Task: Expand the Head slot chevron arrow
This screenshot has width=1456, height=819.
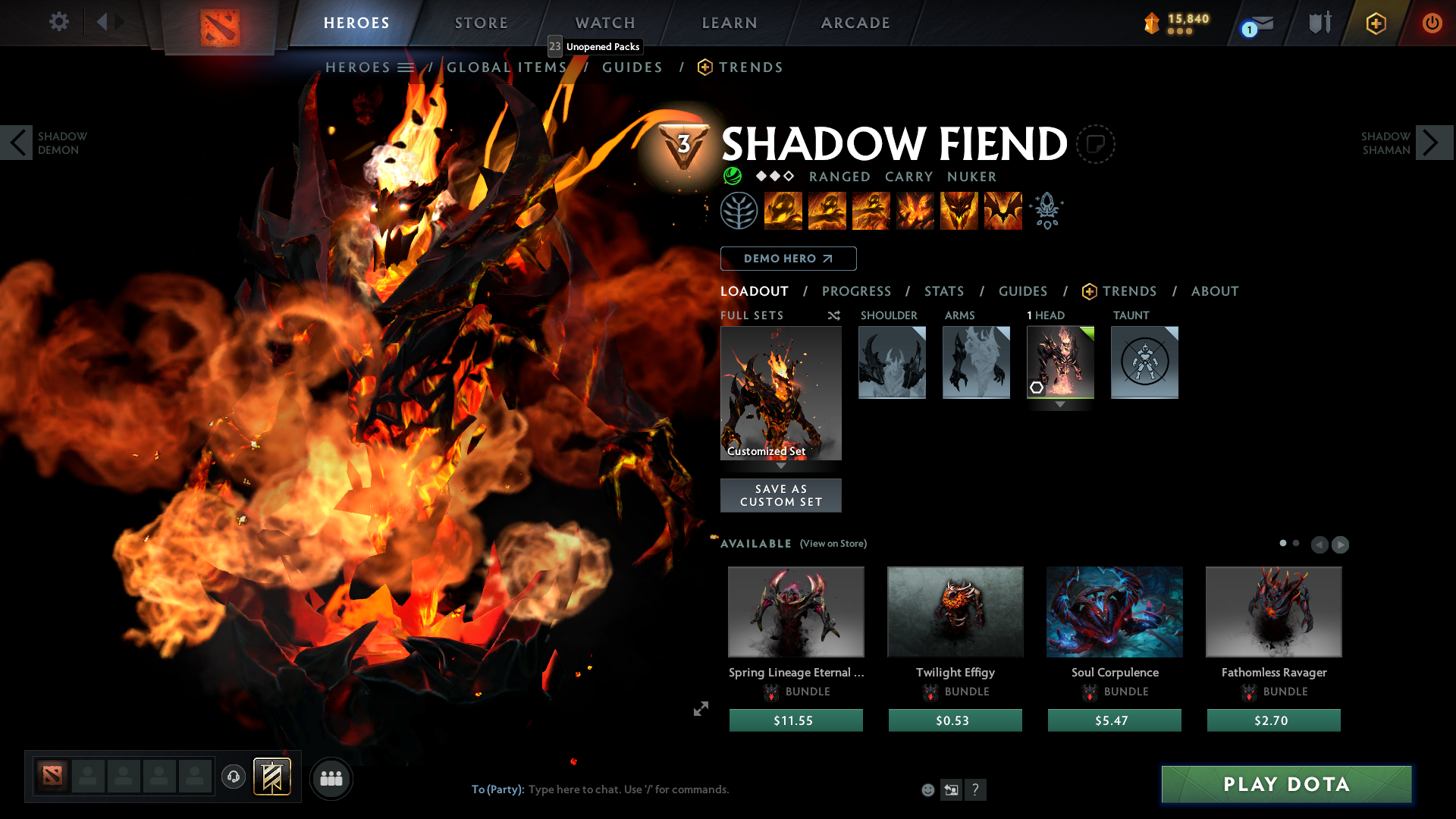Action: [x=1059, y=405]
